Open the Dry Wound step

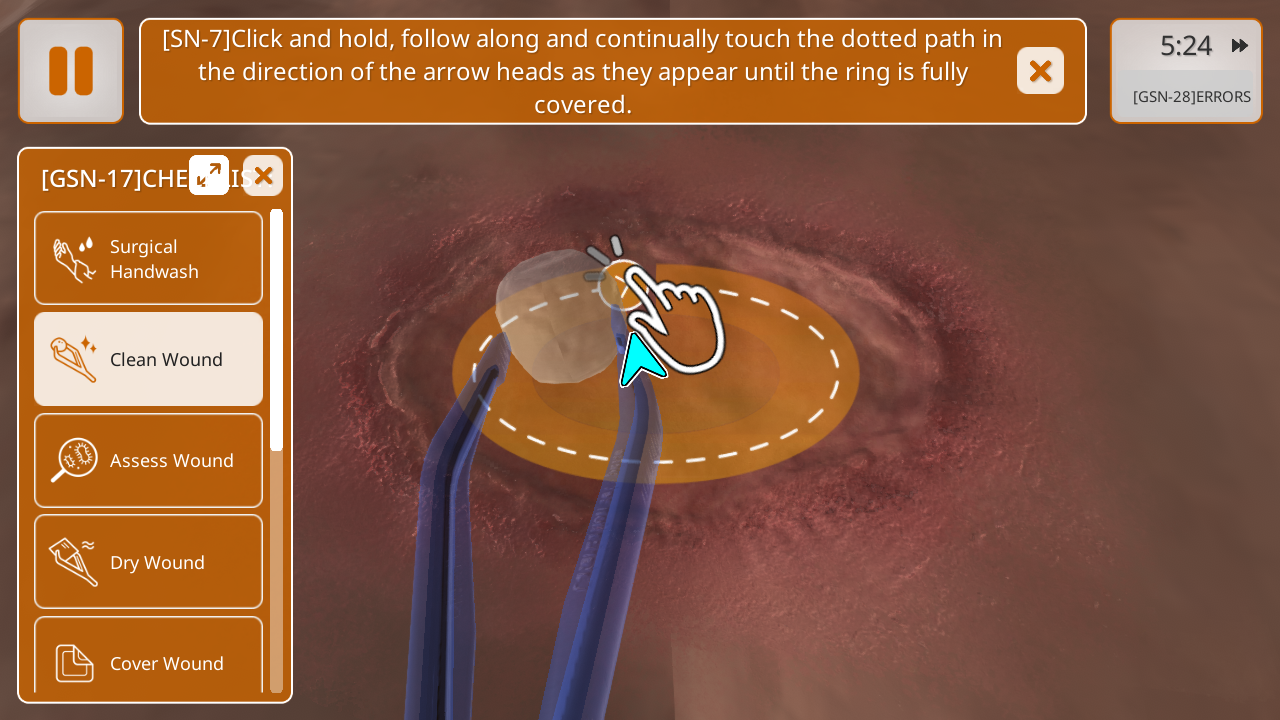tap(148, 562)
